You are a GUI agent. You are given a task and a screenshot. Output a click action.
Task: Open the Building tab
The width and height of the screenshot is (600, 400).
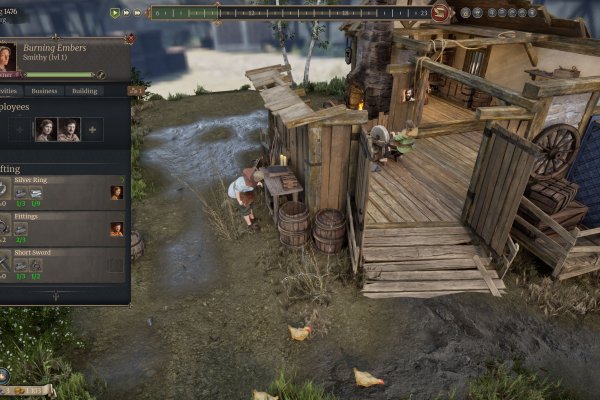click(x=85, y=91)
